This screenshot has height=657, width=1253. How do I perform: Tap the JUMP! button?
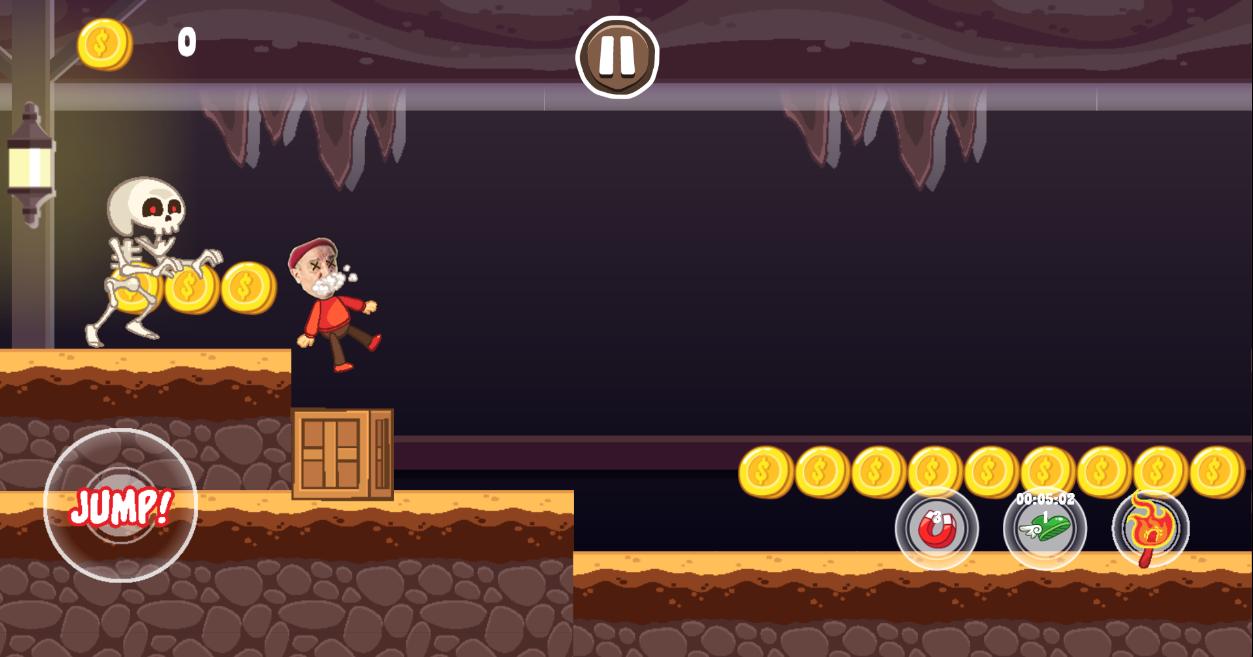121,506
